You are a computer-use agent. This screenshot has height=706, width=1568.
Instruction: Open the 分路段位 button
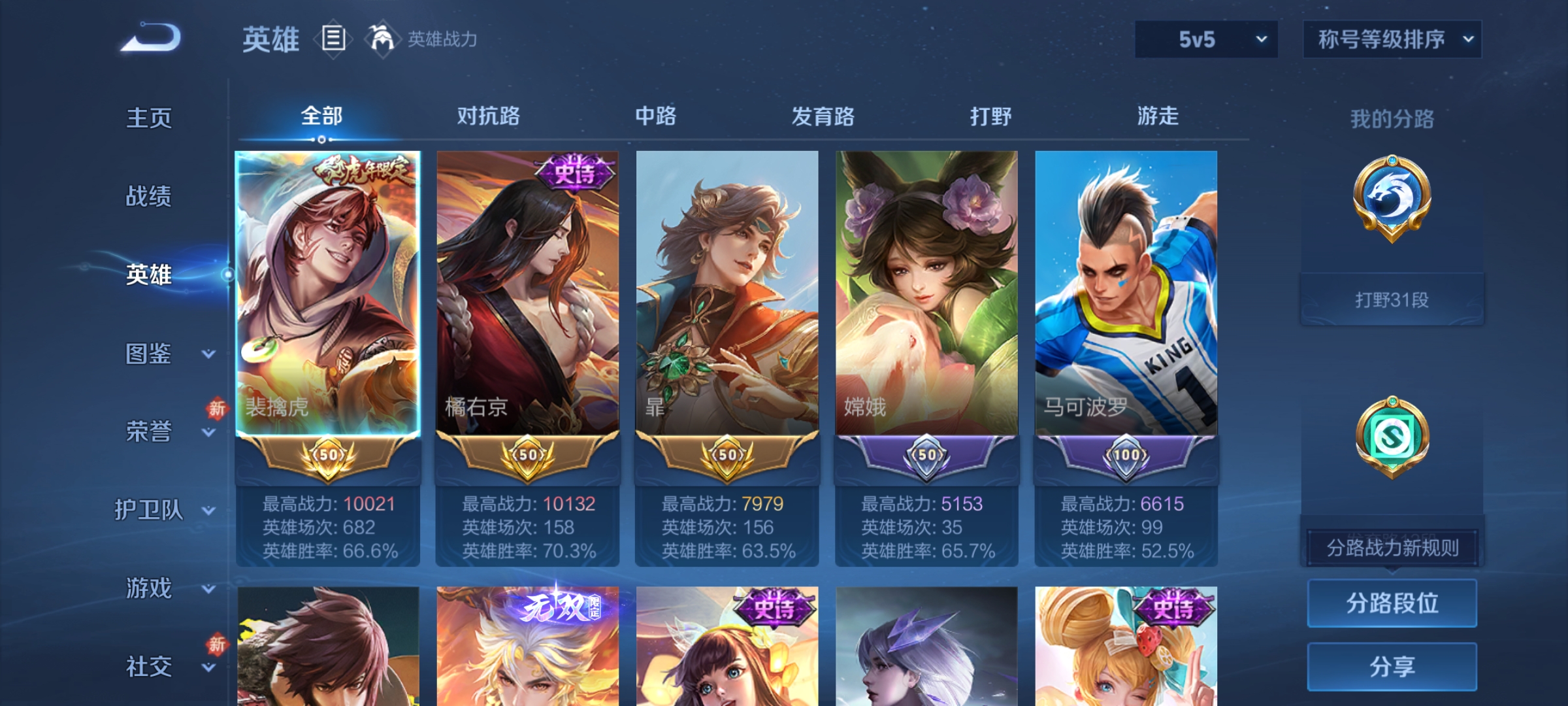pyautogui.click(x=1392, y=603)
